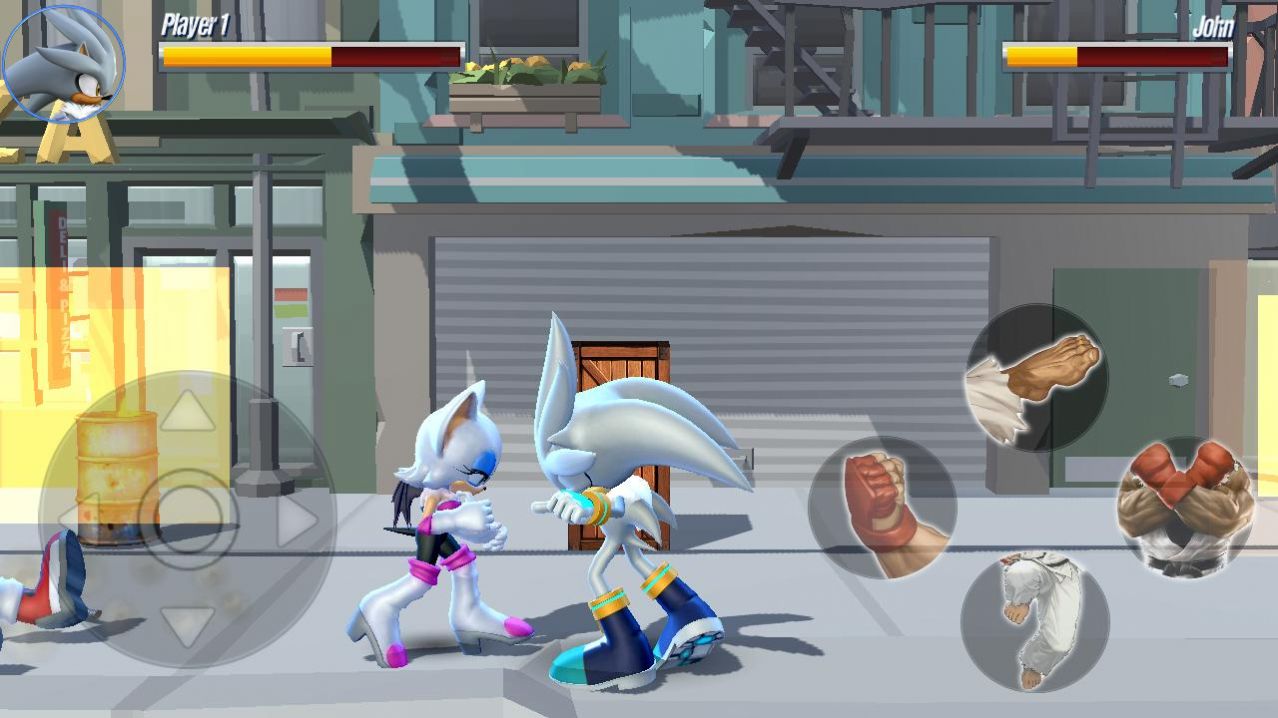Tap the d-pad right arrow
Screen dimensions: 1278x718
pyautogui.click(x=295, y=520)
